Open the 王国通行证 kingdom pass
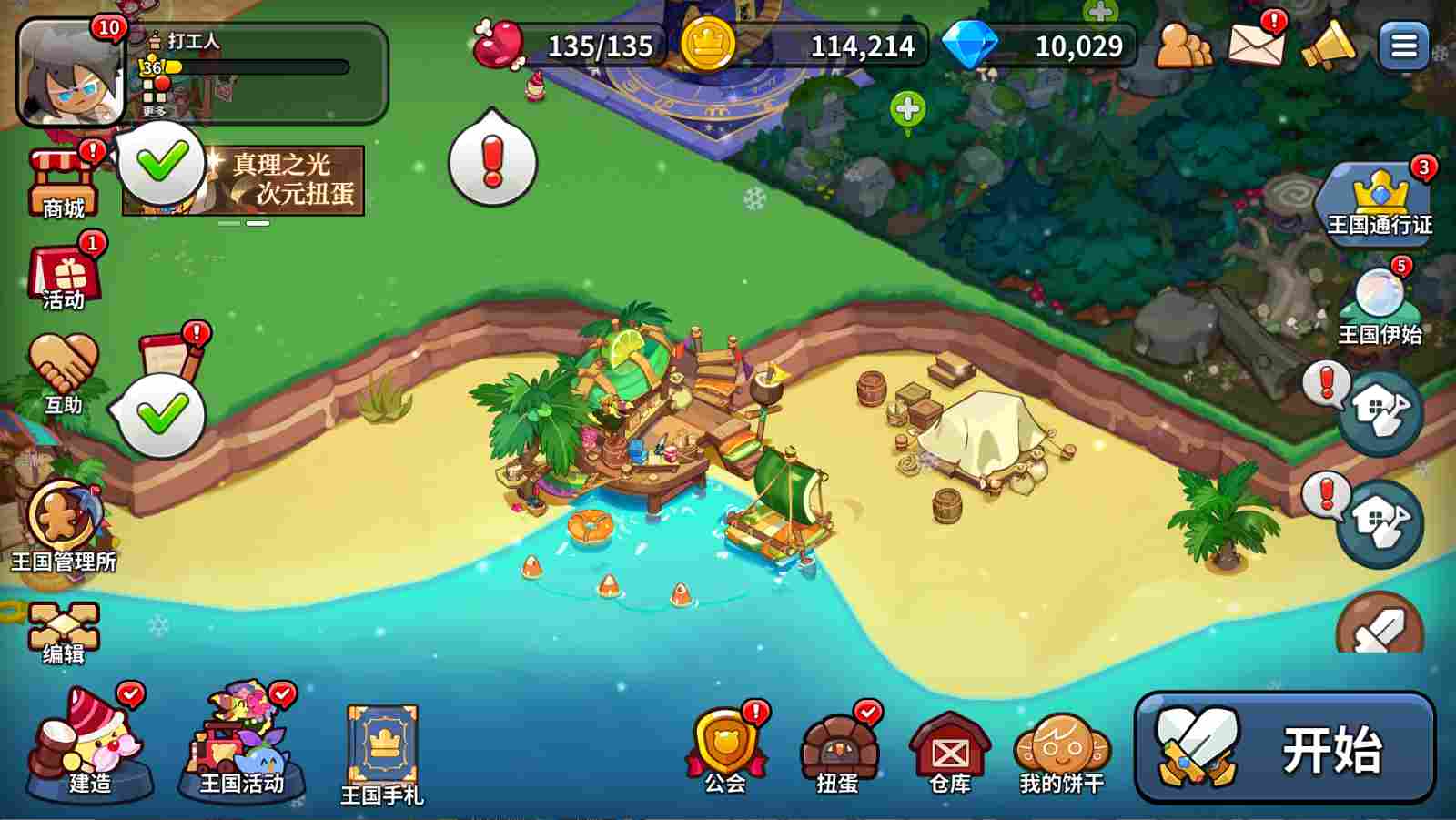The height and width of the screenshot is (820, 1456). (1380, 201)
